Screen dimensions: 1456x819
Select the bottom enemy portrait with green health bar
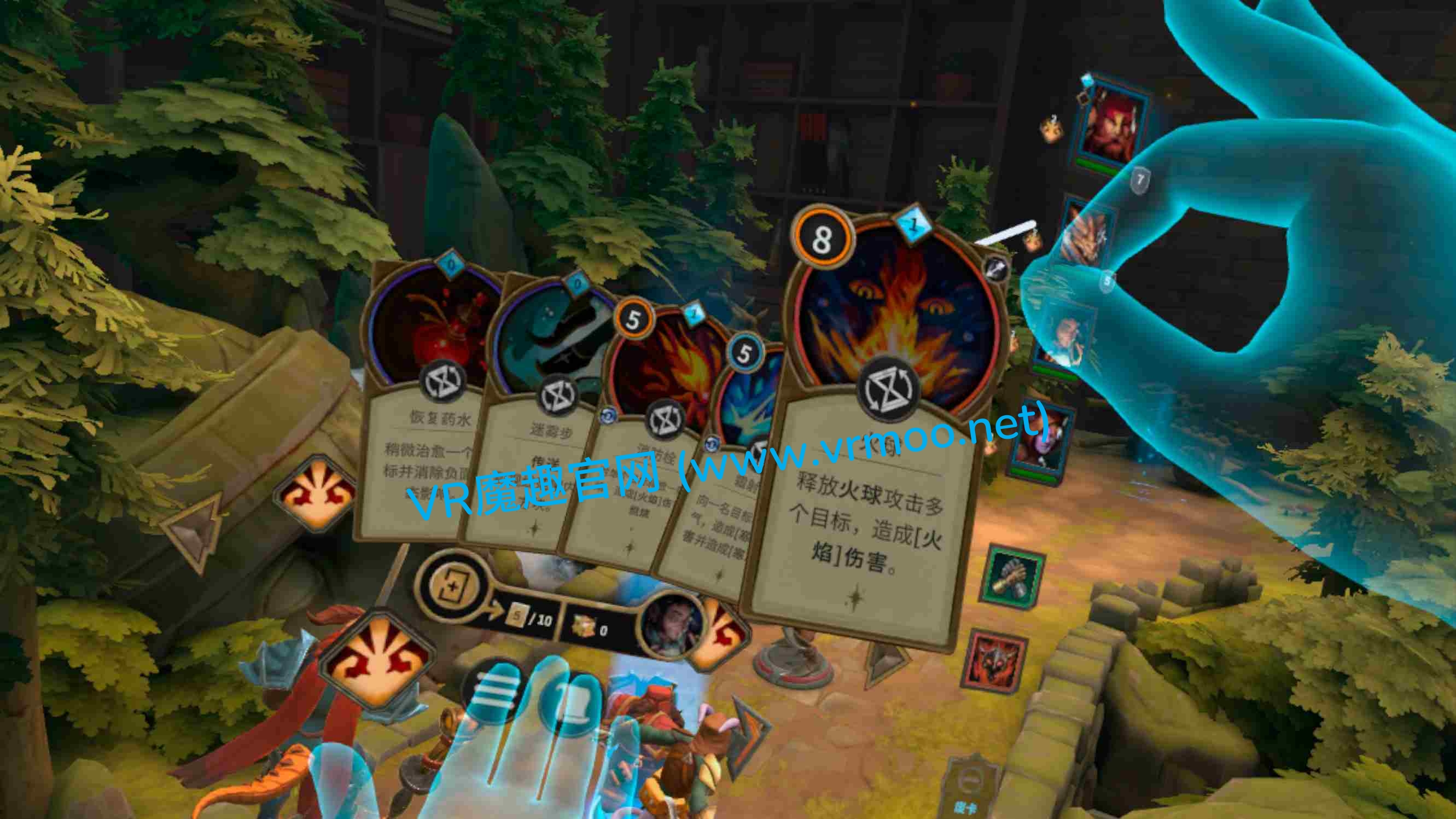(1039, 440)
